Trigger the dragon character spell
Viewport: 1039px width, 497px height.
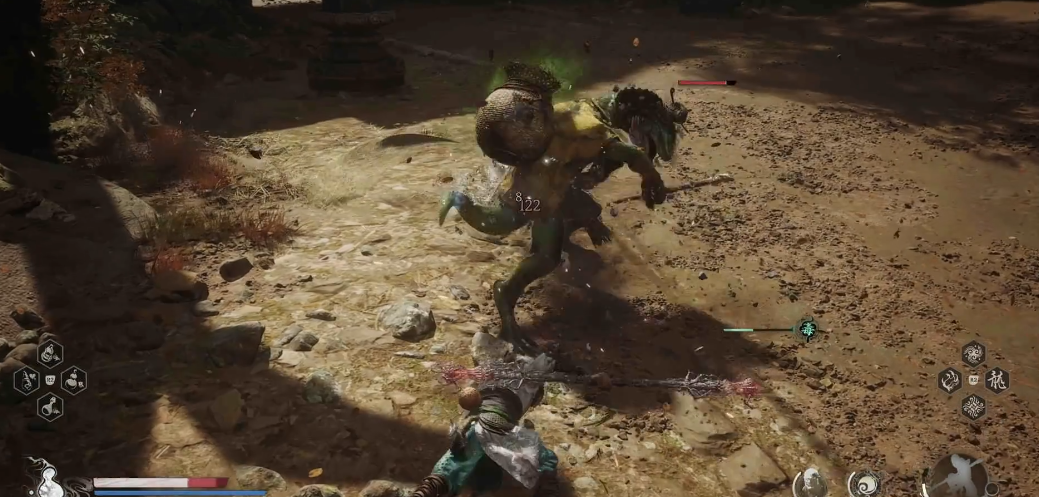997,380
